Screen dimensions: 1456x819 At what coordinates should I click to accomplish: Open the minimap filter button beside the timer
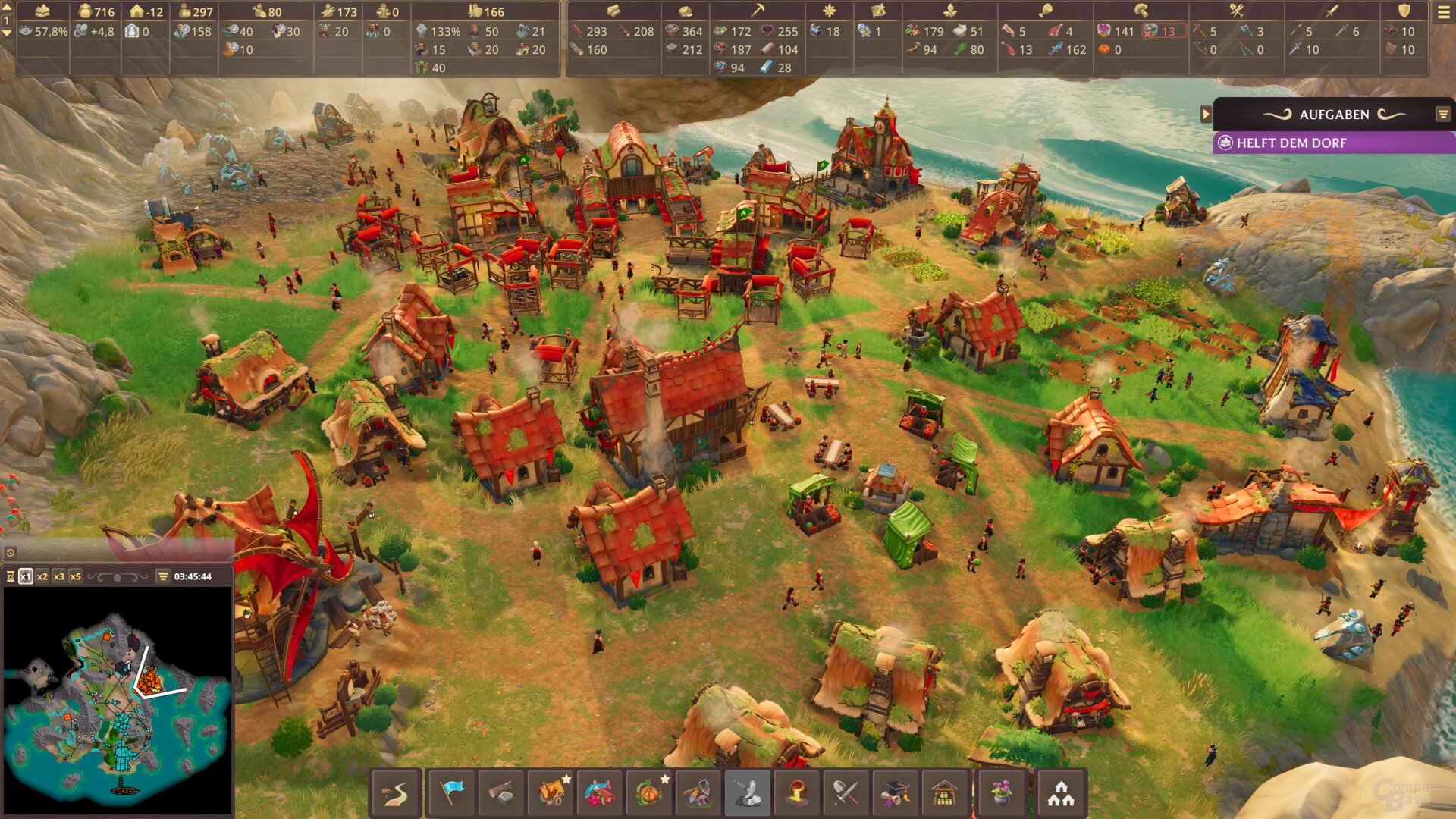(163, 576)
